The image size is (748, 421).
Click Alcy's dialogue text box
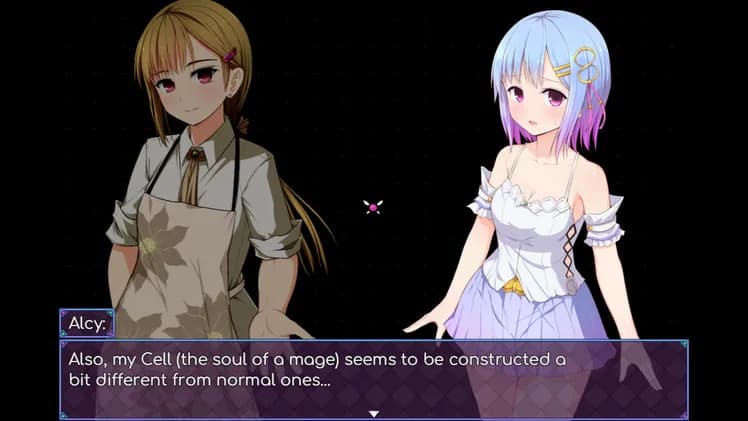pyautogui.click(x=373, y=377)
